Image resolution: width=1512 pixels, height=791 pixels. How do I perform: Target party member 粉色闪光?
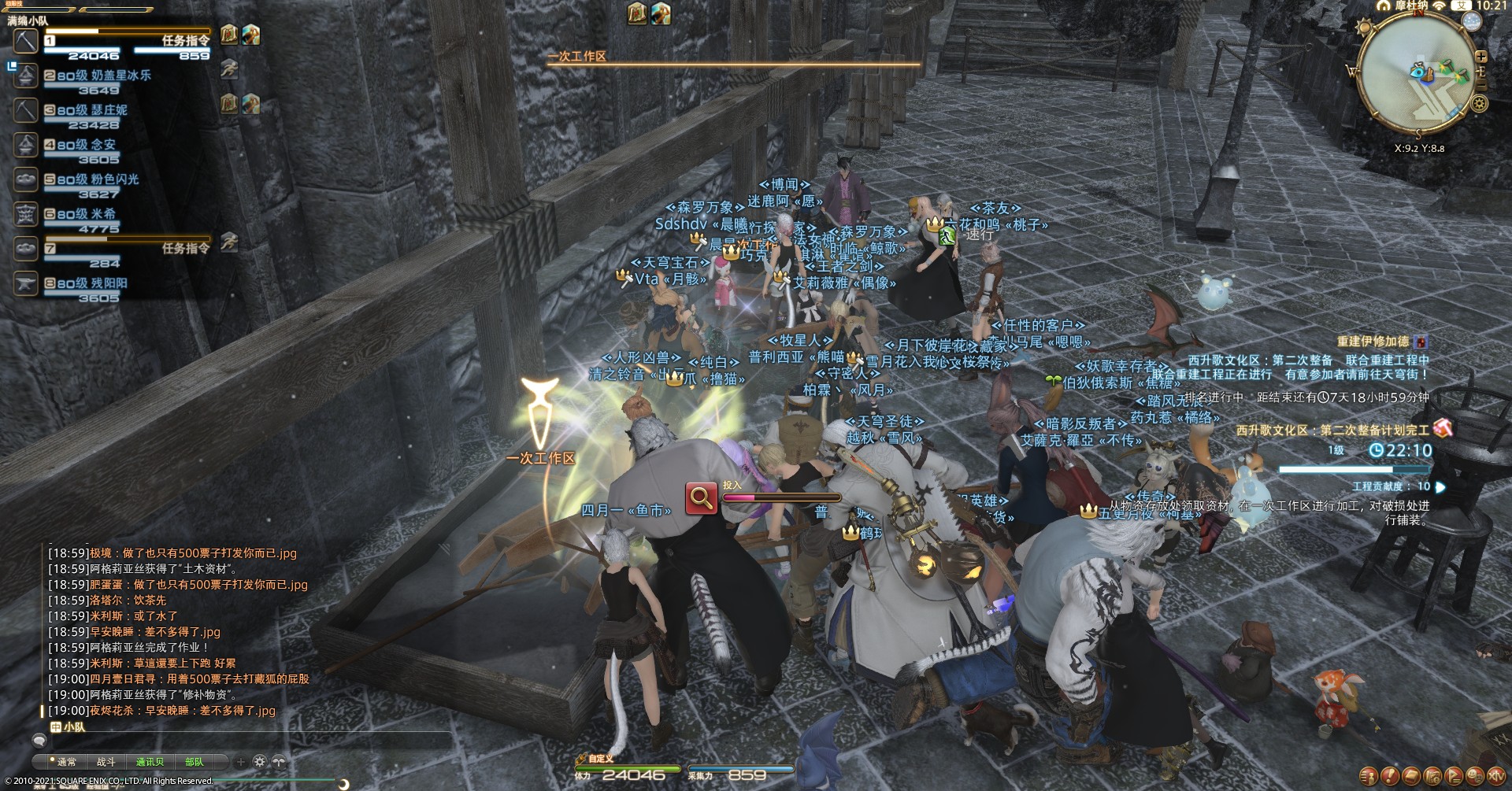point(113,179)
